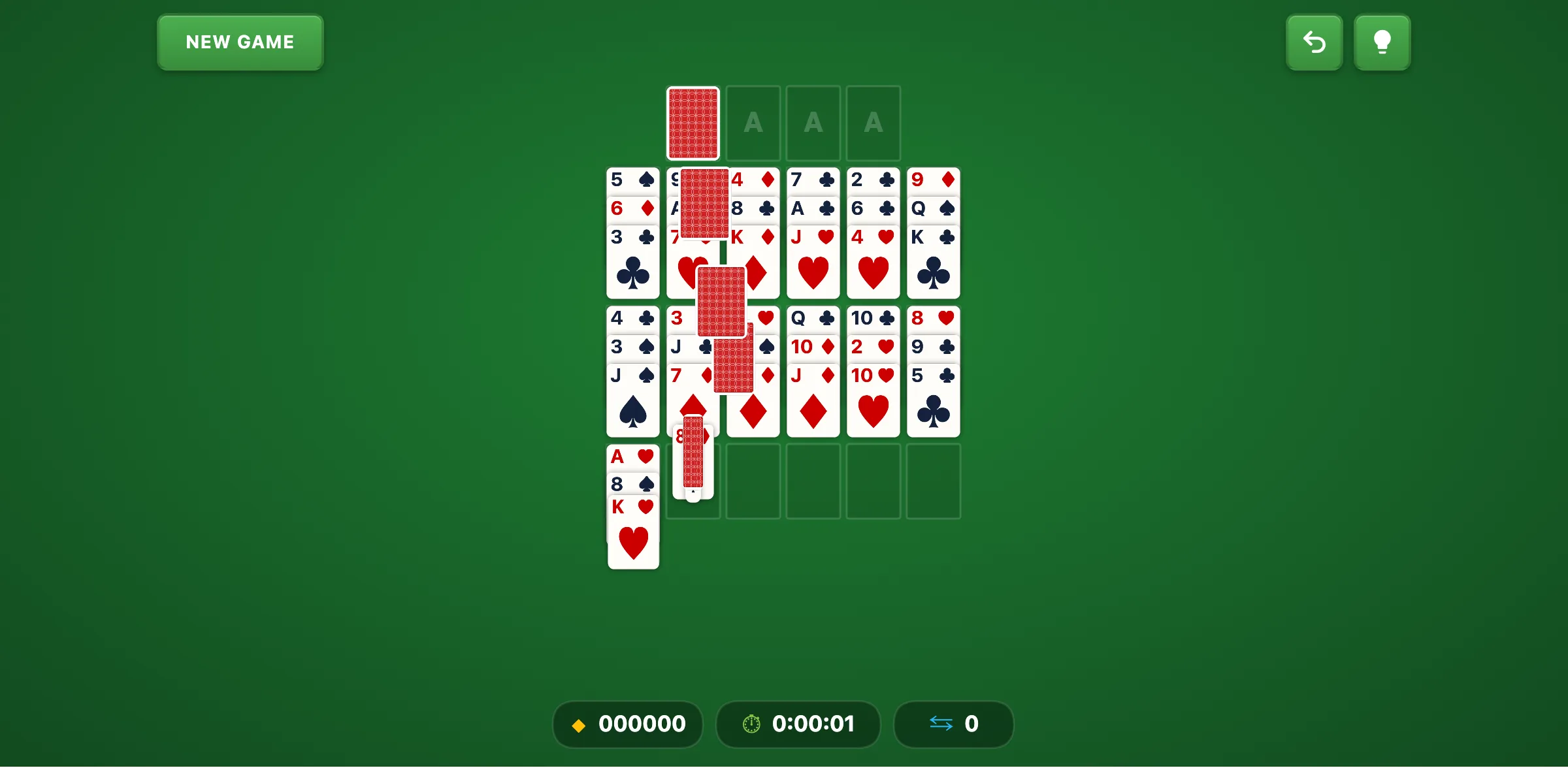
Task: Select the Ace of Hearts card
Action: coord(632,457)
